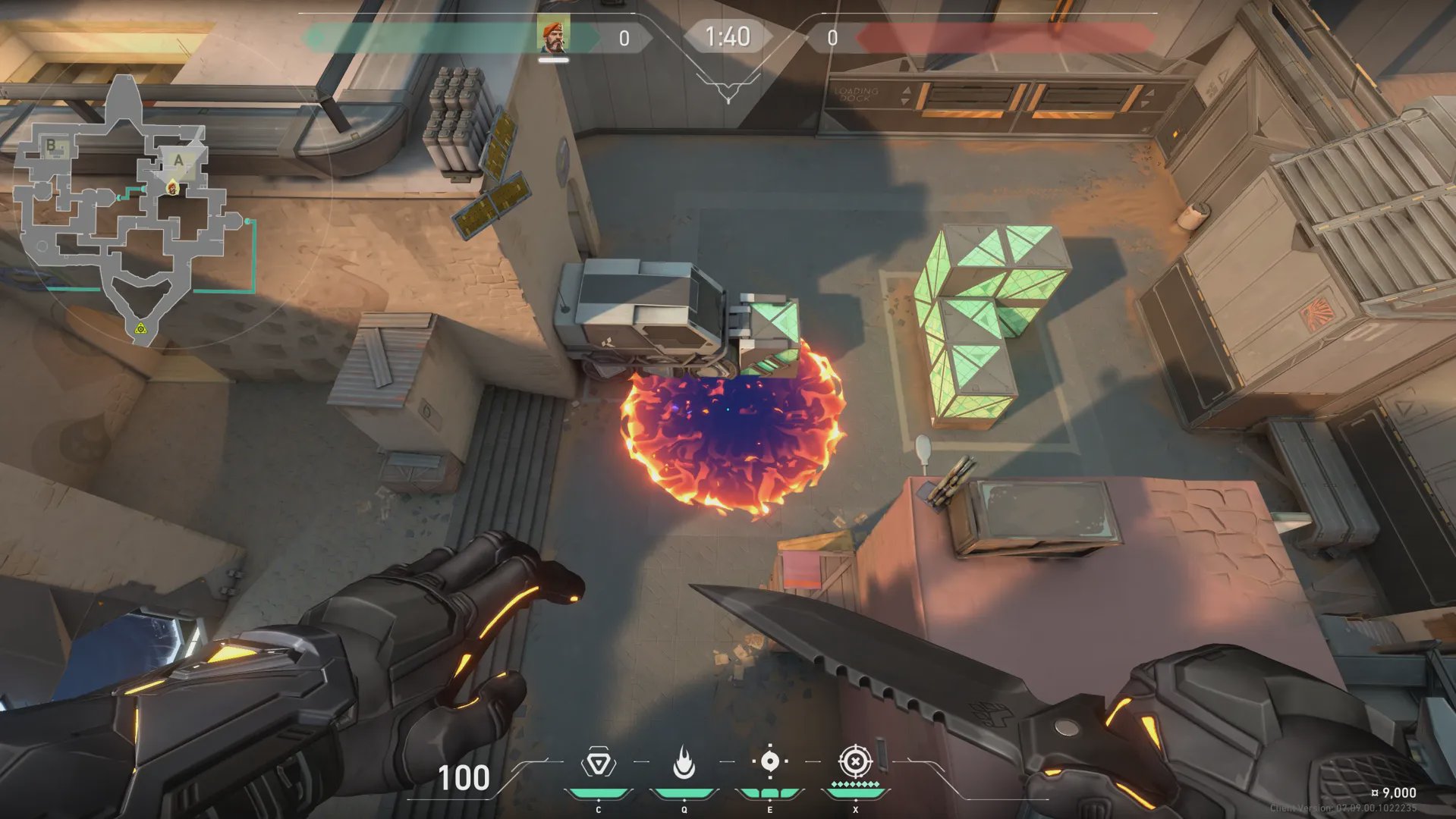
Task: Select the B site marker on minimap
Action: pyautogui.click(x=52, y=145)
